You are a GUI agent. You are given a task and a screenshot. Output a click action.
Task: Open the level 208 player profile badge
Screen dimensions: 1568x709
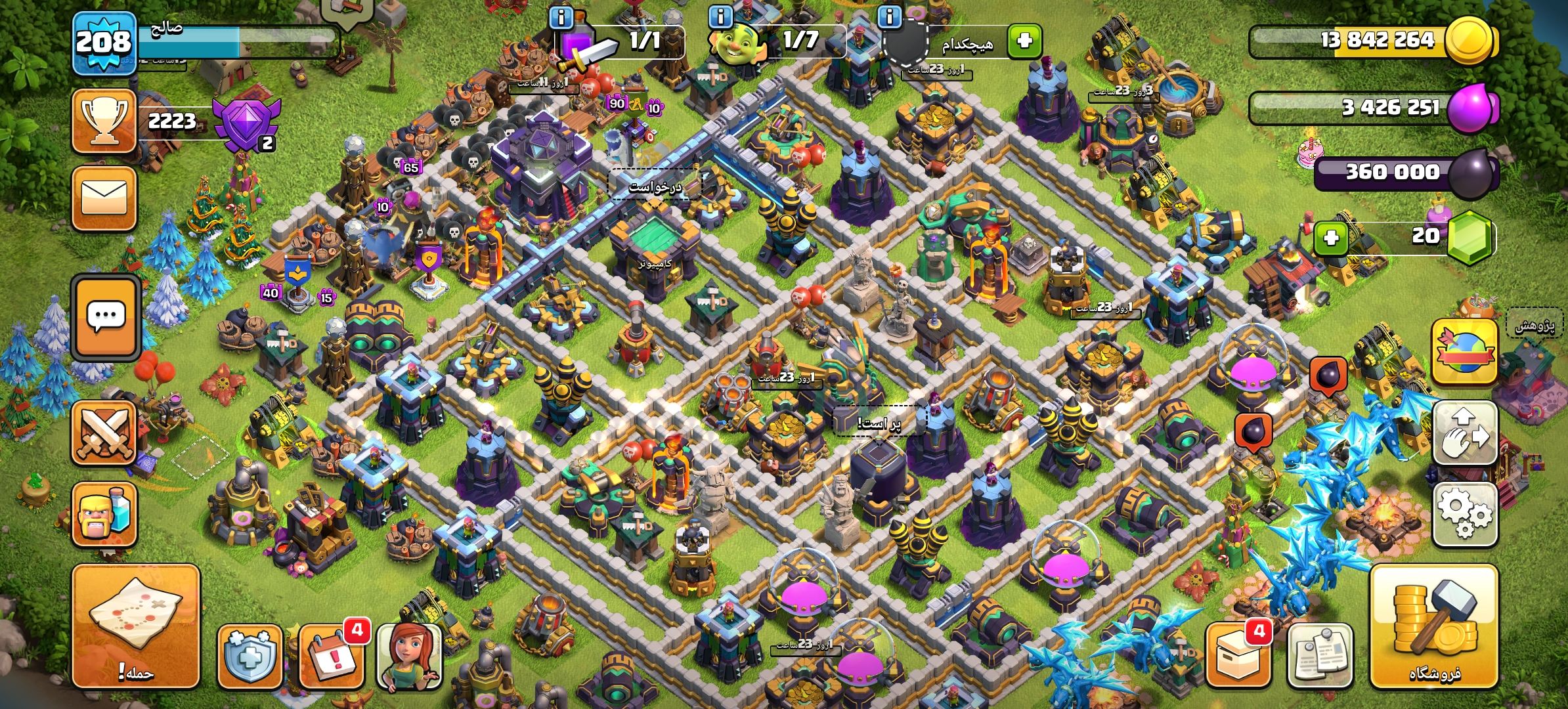point(104,43)
